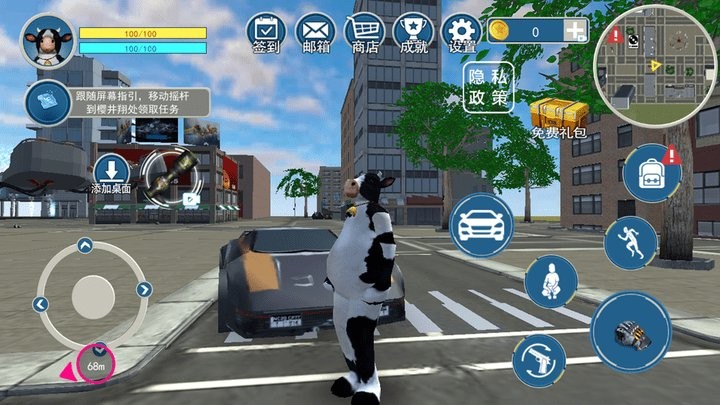This screenshot has height=405, width=720.
Task: Tap the 68m distance waypoint marker
Action: 97,362
